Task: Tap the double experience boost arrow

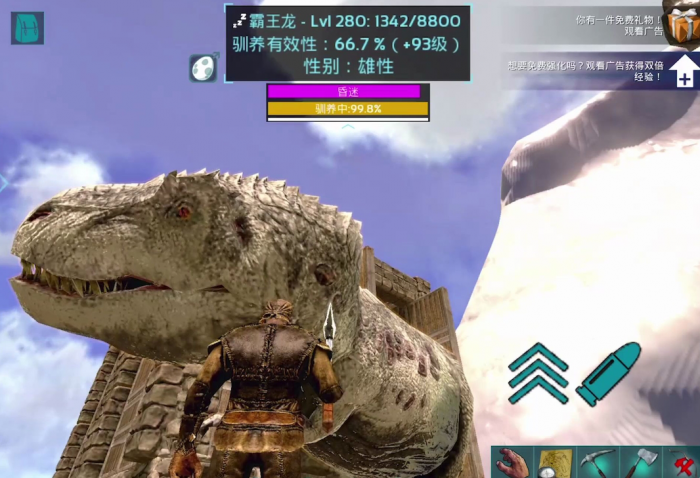Action: [683, 71]
